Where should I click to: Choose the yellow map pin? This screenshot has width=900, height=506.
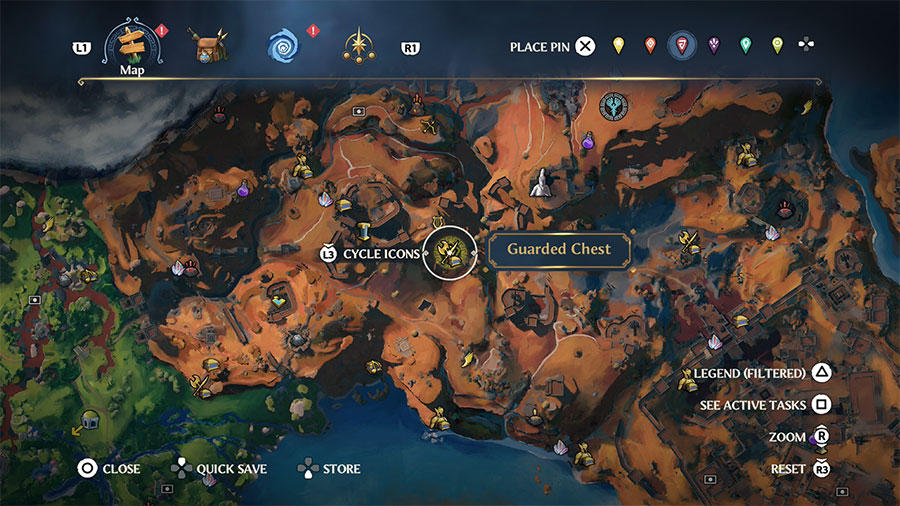tap(618, 45)
